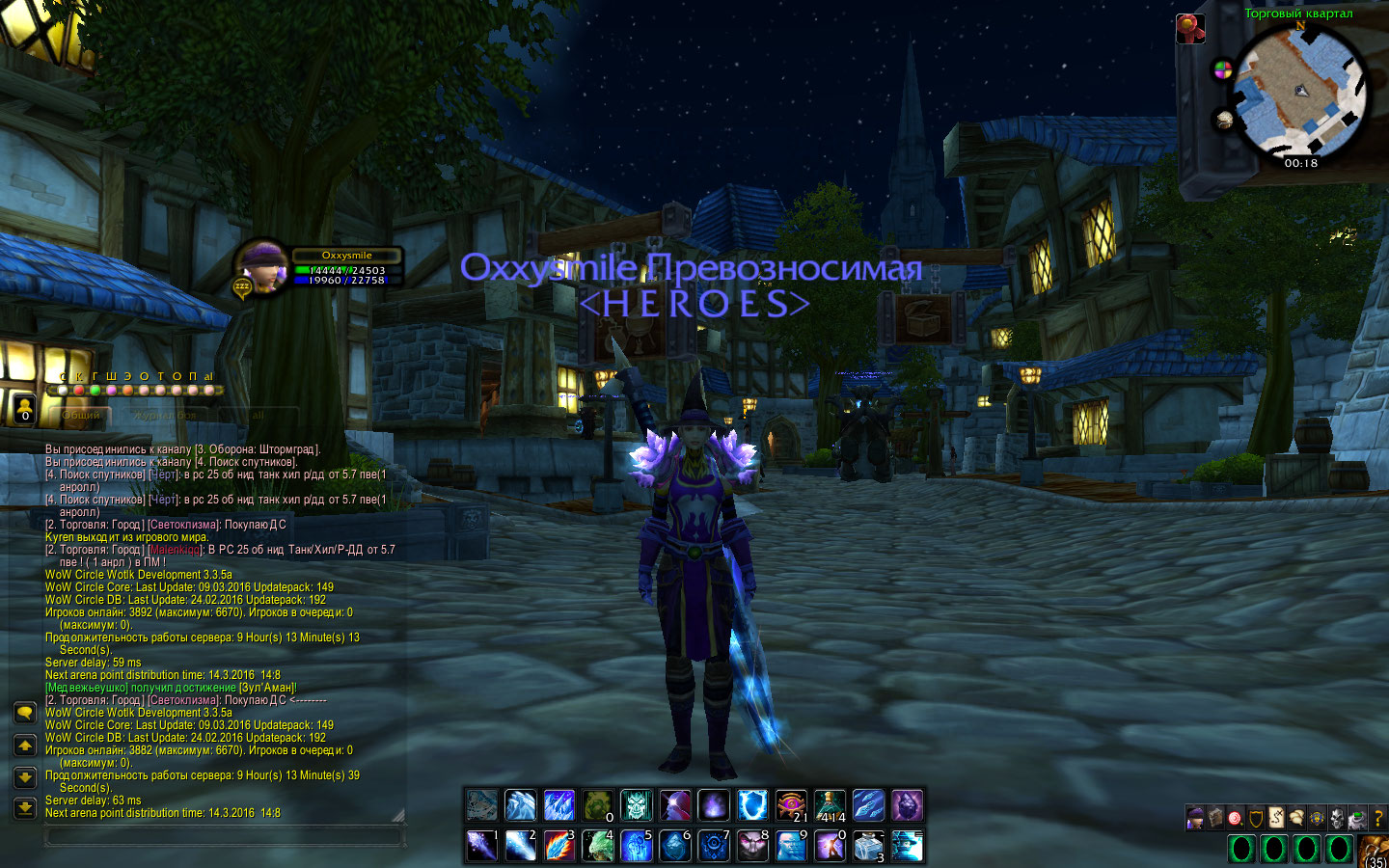Open the quest log scroll icon
This screenshot has width=1389, height=868.
pos(1276,819)
